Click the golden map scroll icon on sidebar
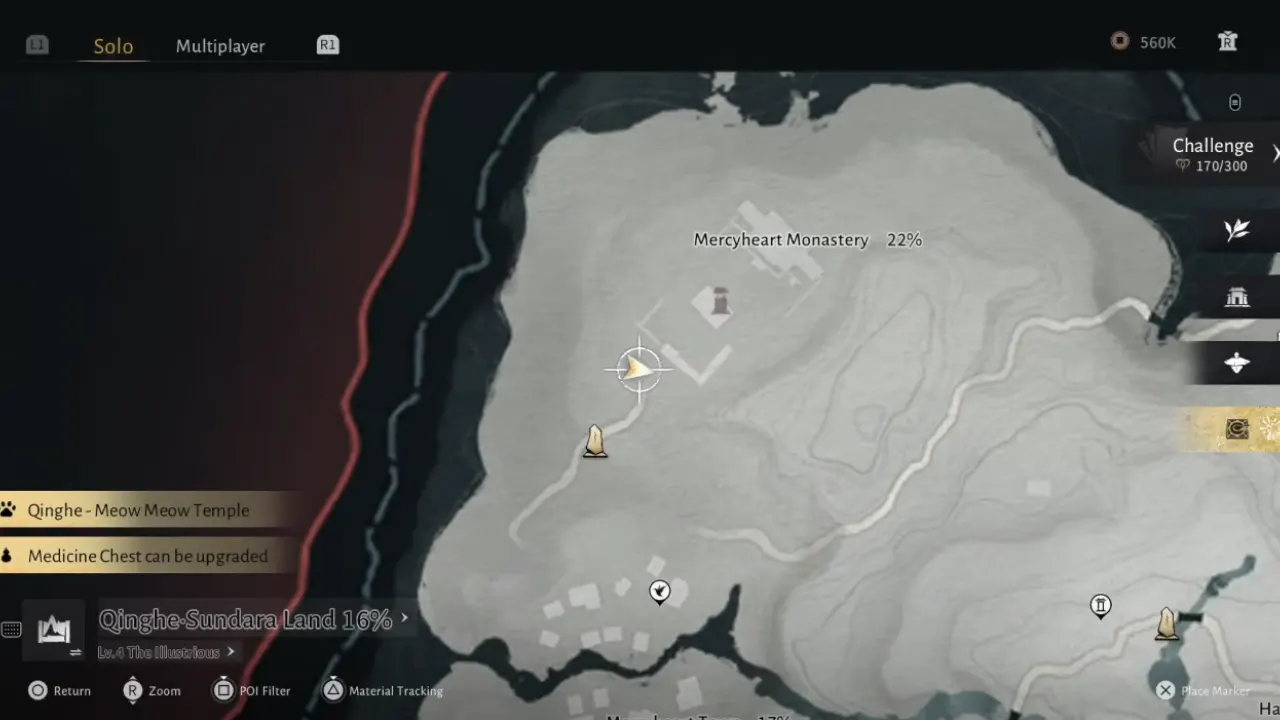 point(1237,430)
